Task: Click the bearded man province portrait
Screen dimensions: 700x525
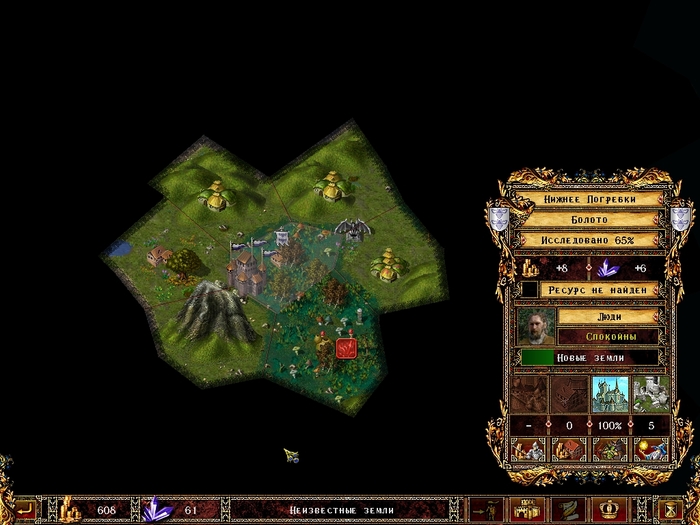Action: tap(534, 326)
